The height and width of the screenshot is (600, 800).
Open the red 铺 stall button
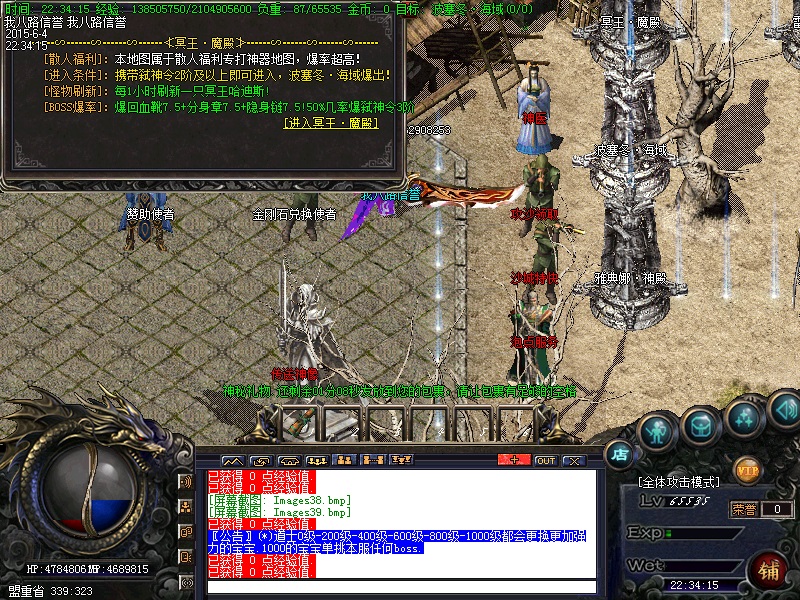(768, 571)
